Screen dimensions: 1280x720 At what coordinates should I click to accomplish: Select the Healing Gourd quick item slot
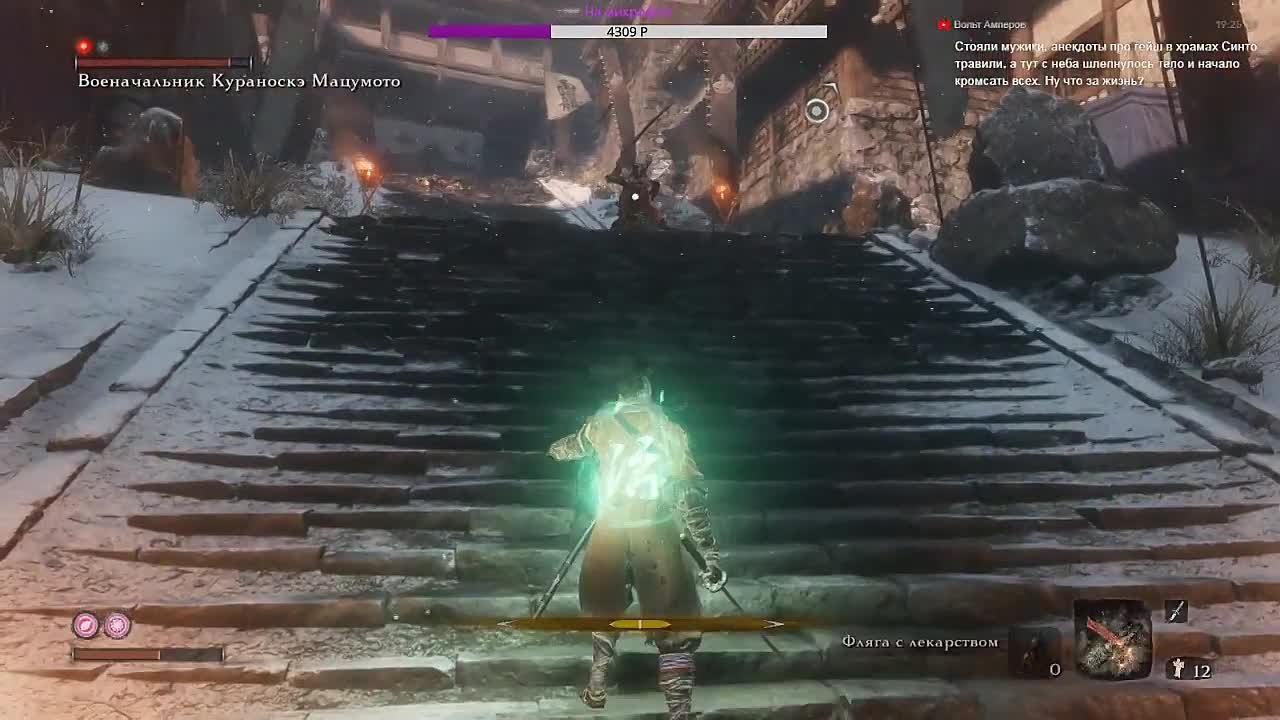point(1033,649)
